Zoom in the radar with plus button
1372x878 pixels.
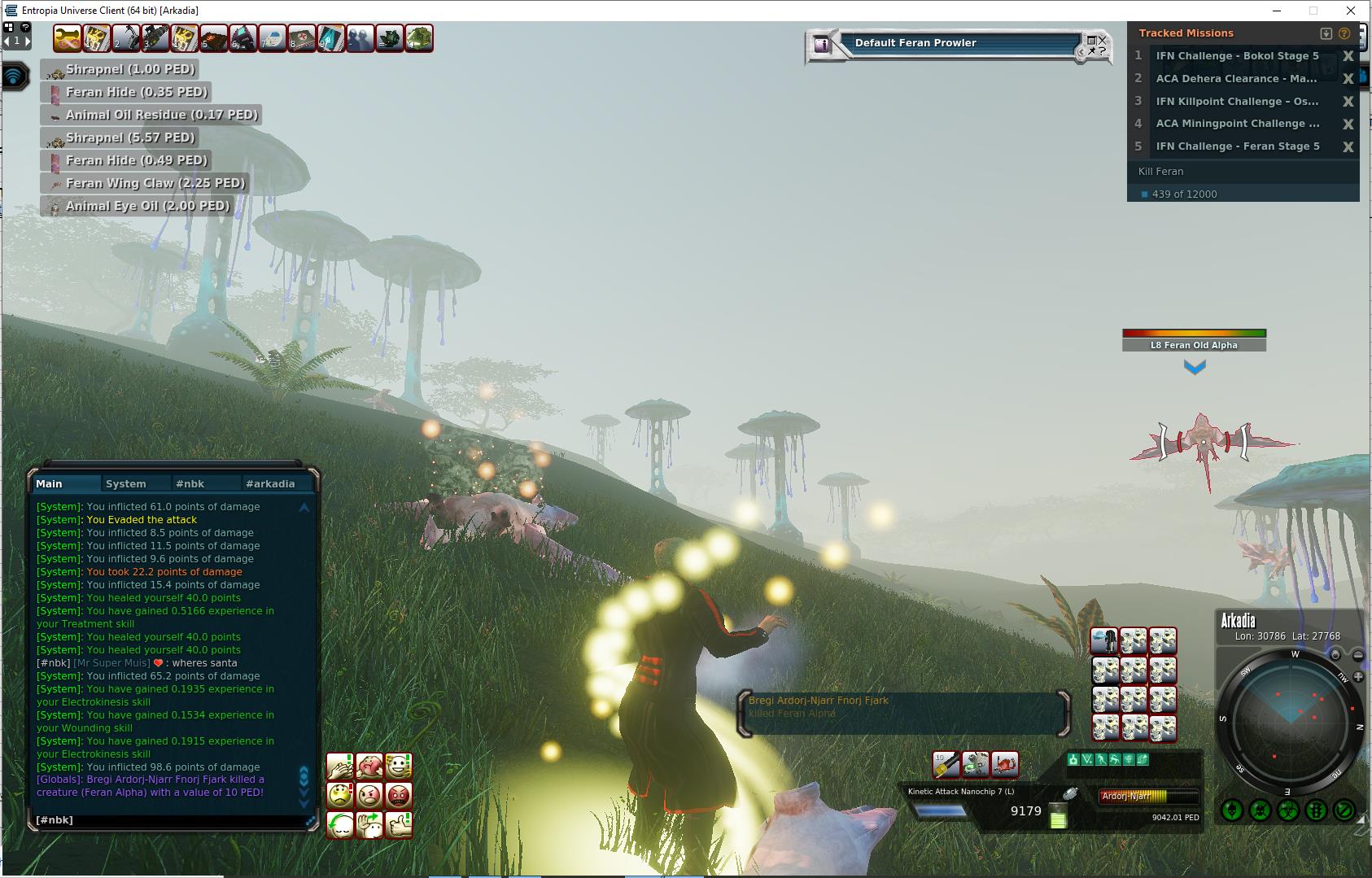pos(1358,677)
